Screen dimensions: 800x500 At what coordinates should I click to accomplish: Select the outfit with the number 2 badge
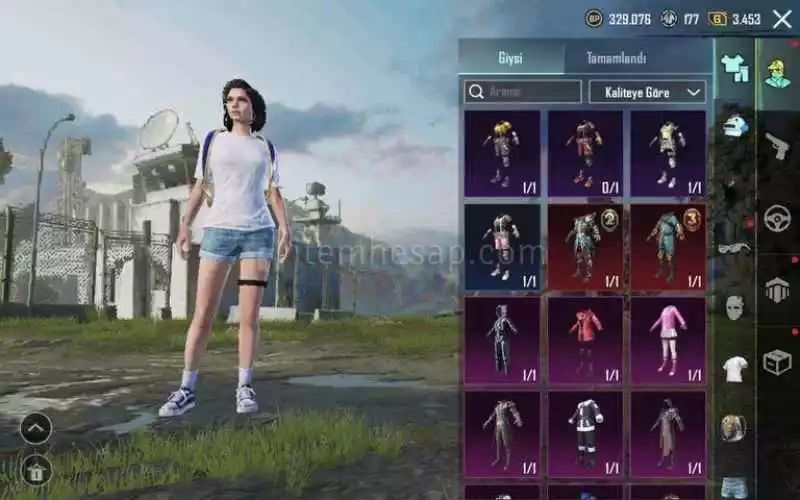click(585, 247)
